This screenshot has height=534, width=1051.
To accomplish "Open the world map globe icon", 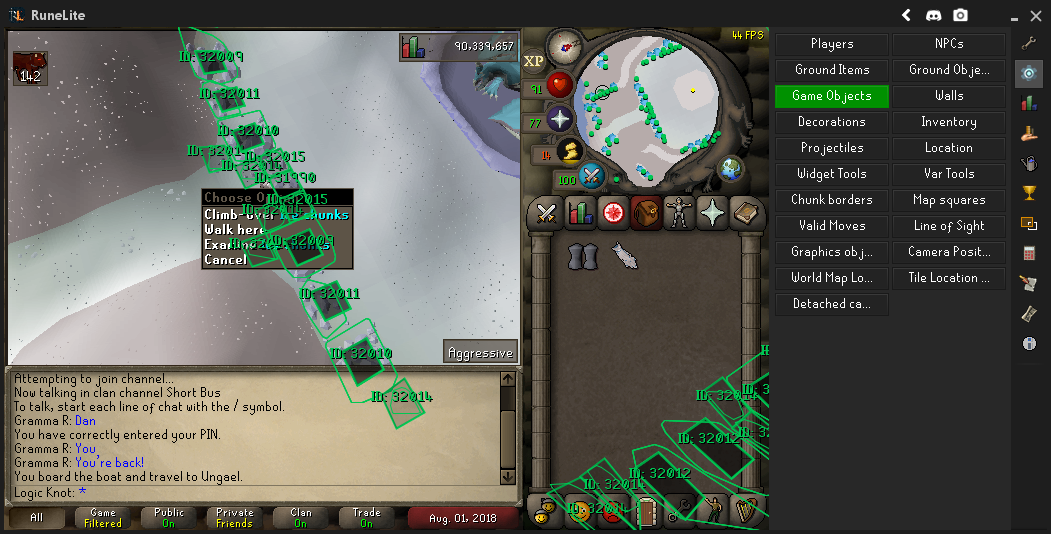I will (x=731, y=168).
